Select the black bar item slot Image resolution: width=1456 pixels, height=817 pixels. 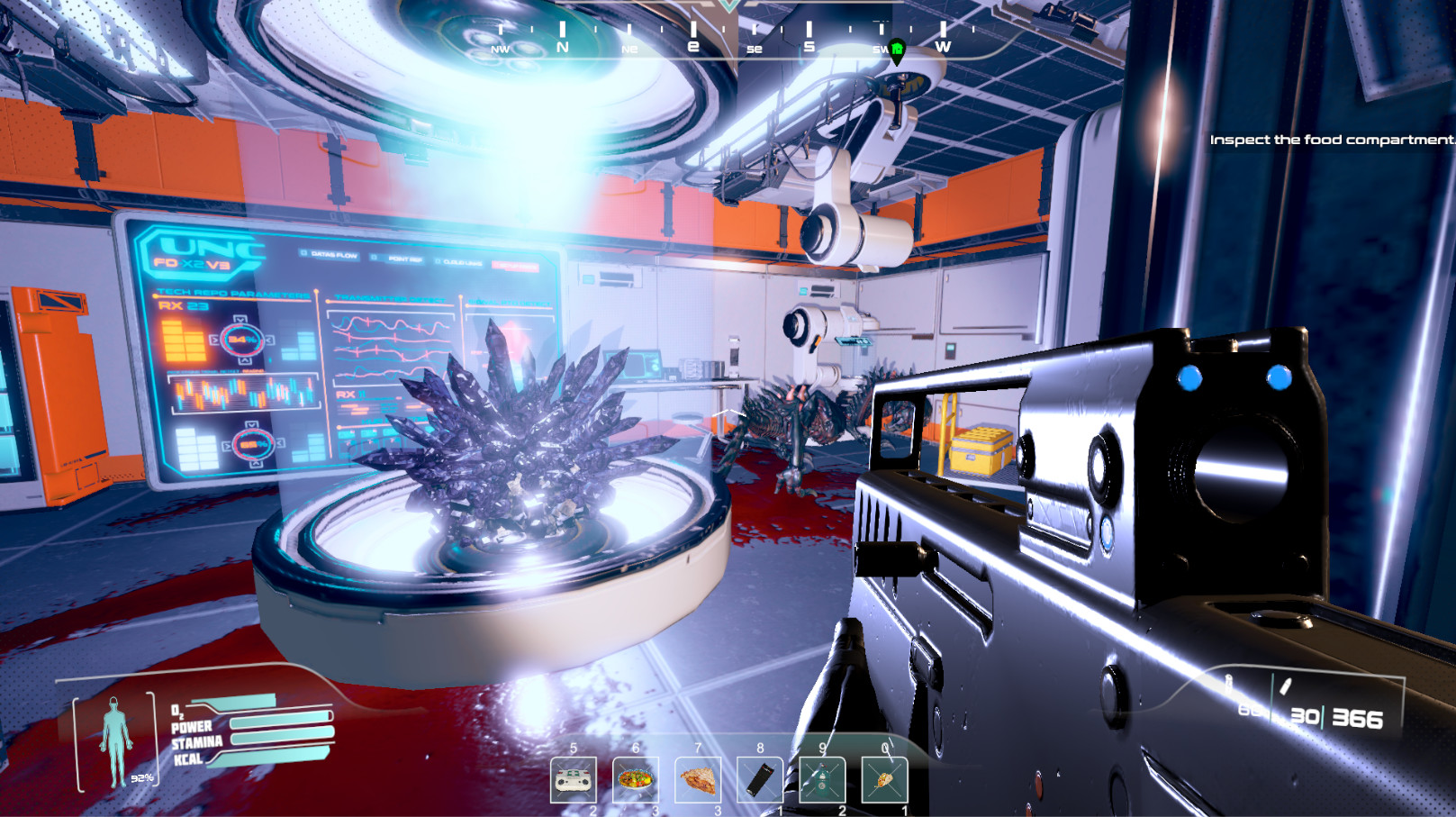pos(760,780)
